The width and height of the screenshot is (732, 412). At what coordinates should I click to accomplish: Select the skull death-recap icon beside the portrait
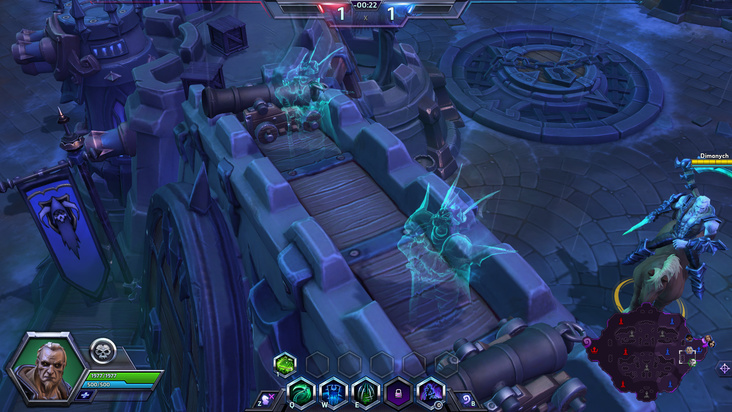tap(103, 351)
